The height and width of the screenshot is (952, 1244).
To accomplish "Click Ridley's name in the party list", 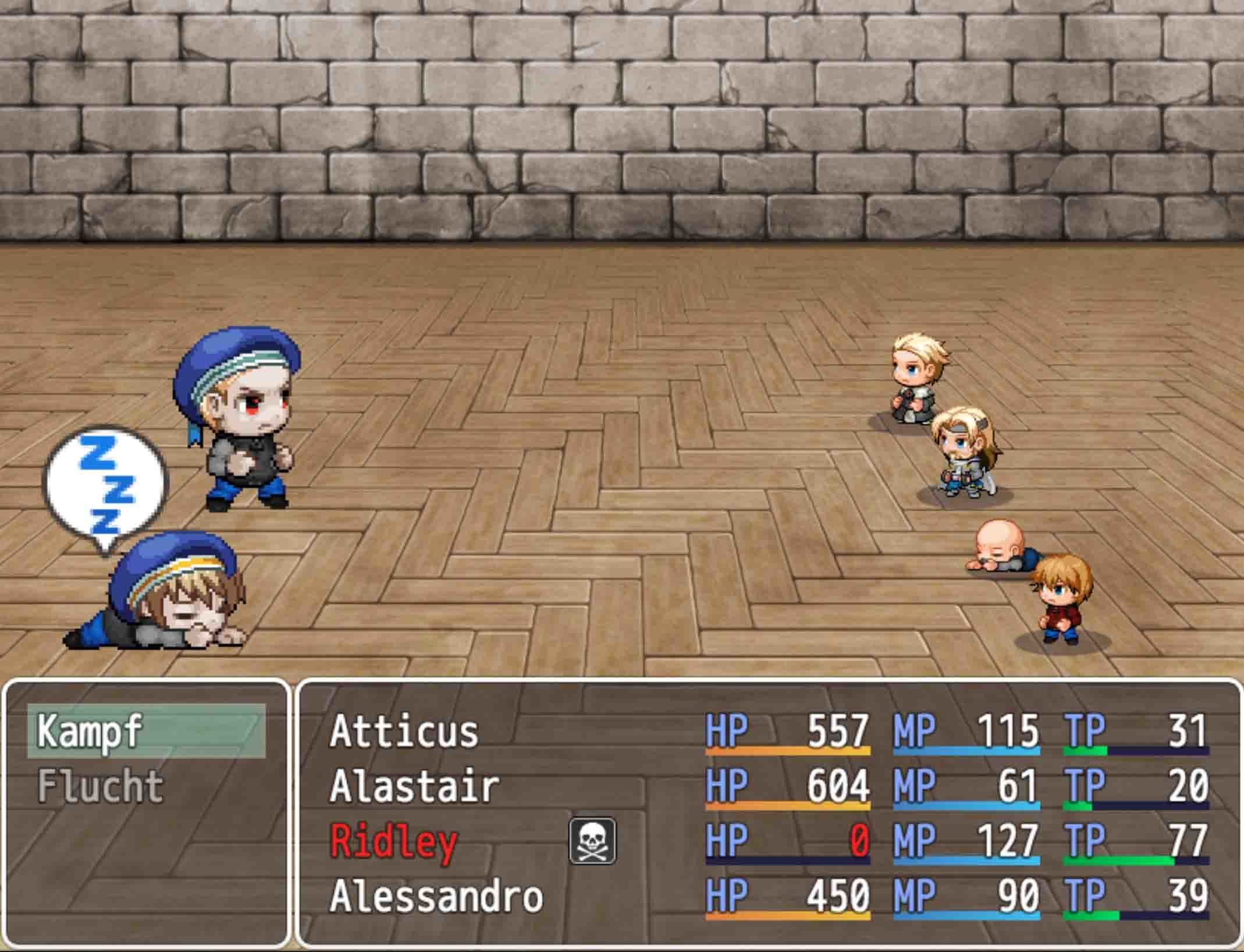I will coord(393,841).
